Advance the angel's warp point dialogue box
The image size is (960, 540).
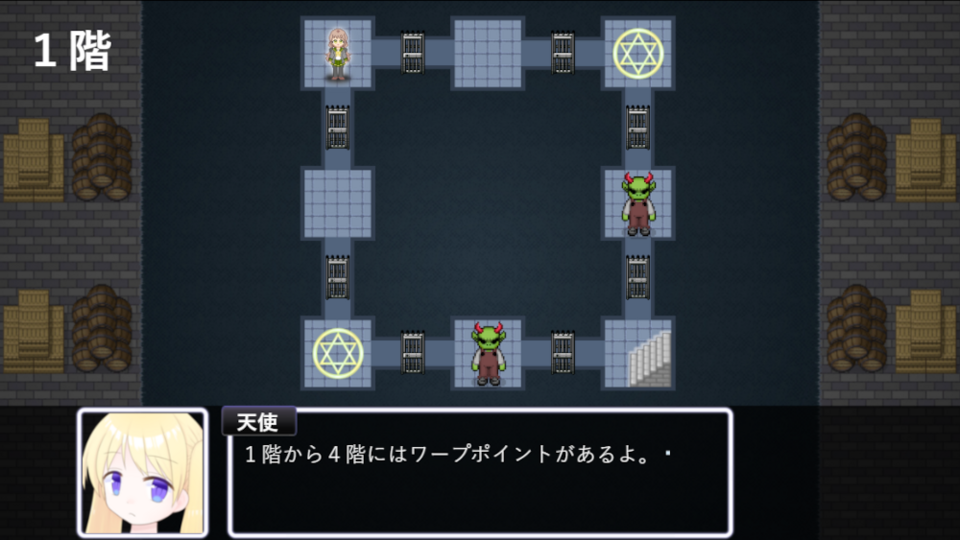tap(480, 472)
